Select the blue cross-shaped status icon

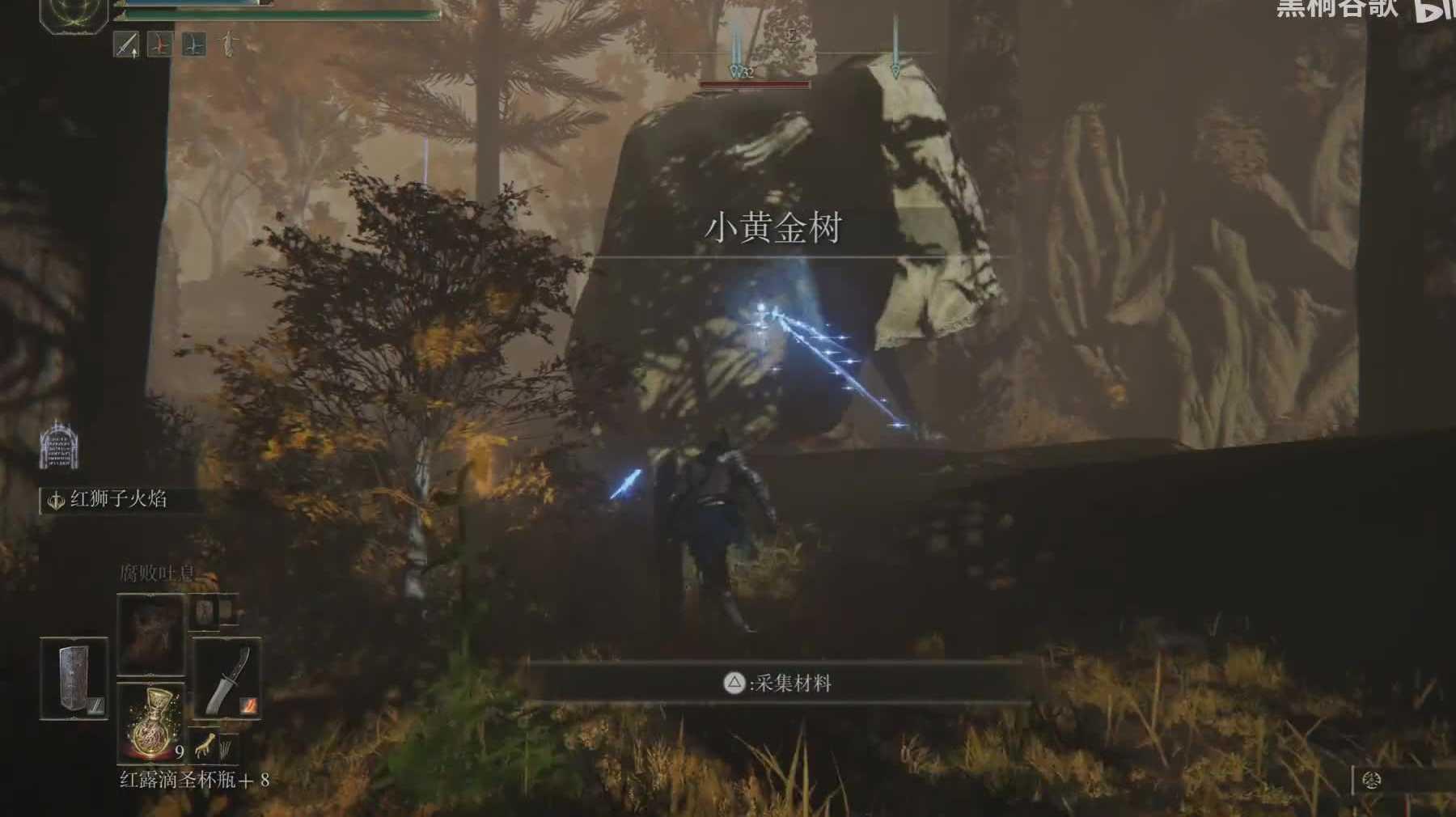pos(193,44)
